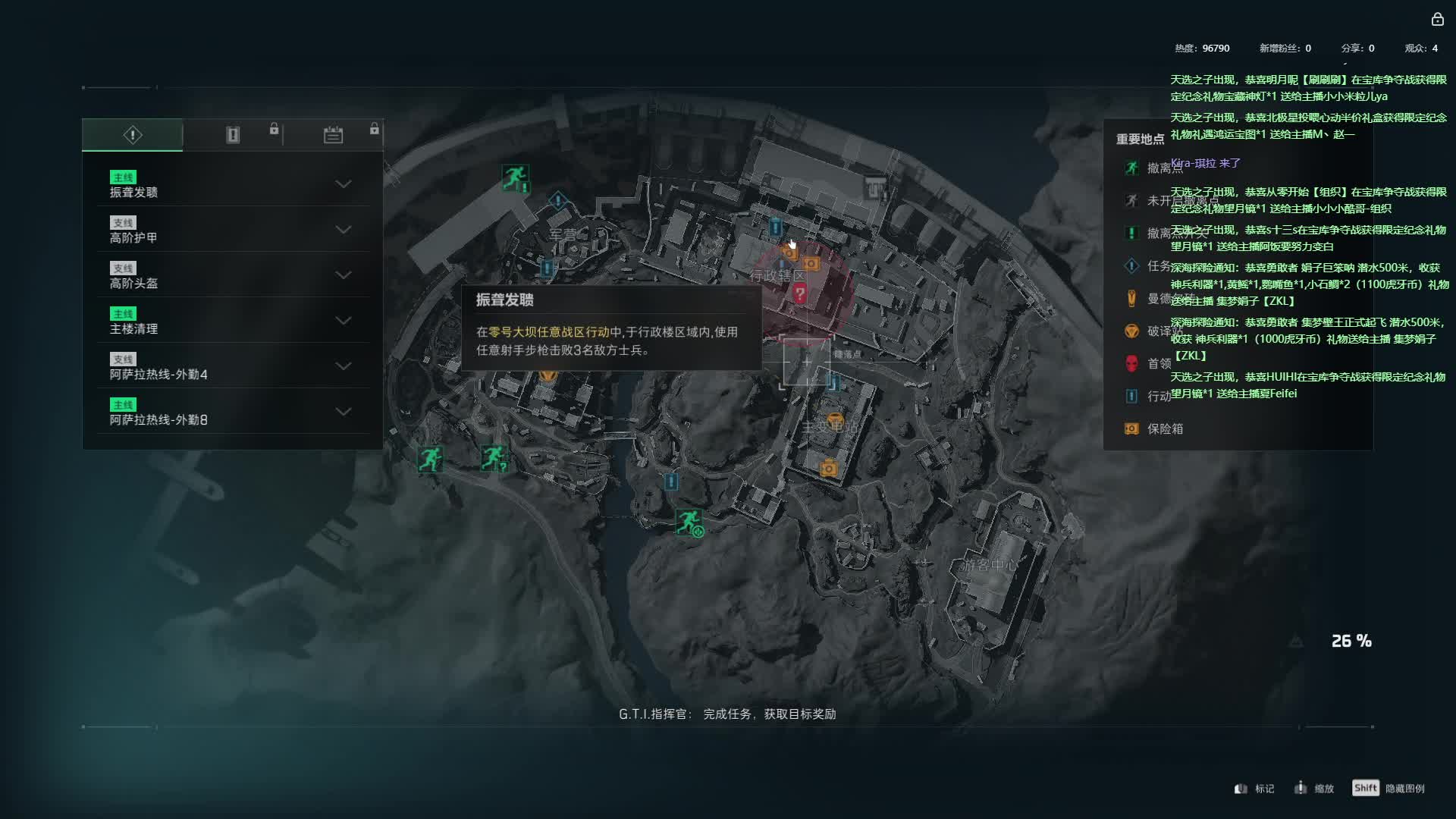Select the extraction marker with circular arrow badge

click(x=689, y=522)
